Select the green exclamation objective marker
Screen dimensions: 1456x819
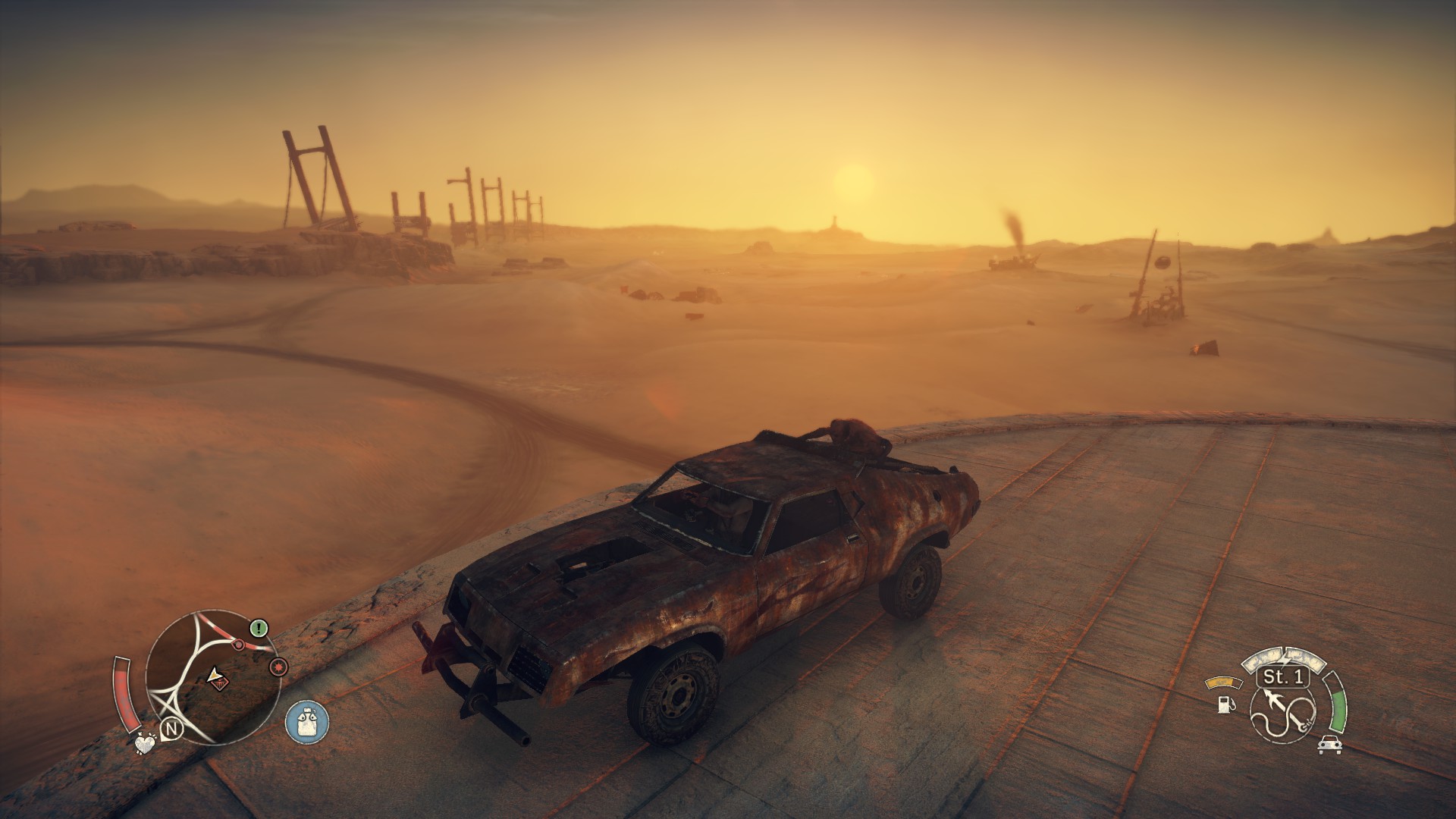tap(259, 628)
